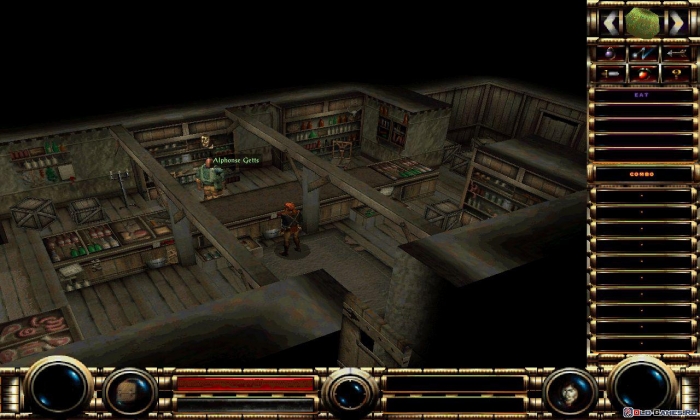Pick the red apple food category
Viewport: 700px width, 420px height.
coord(643,72)
